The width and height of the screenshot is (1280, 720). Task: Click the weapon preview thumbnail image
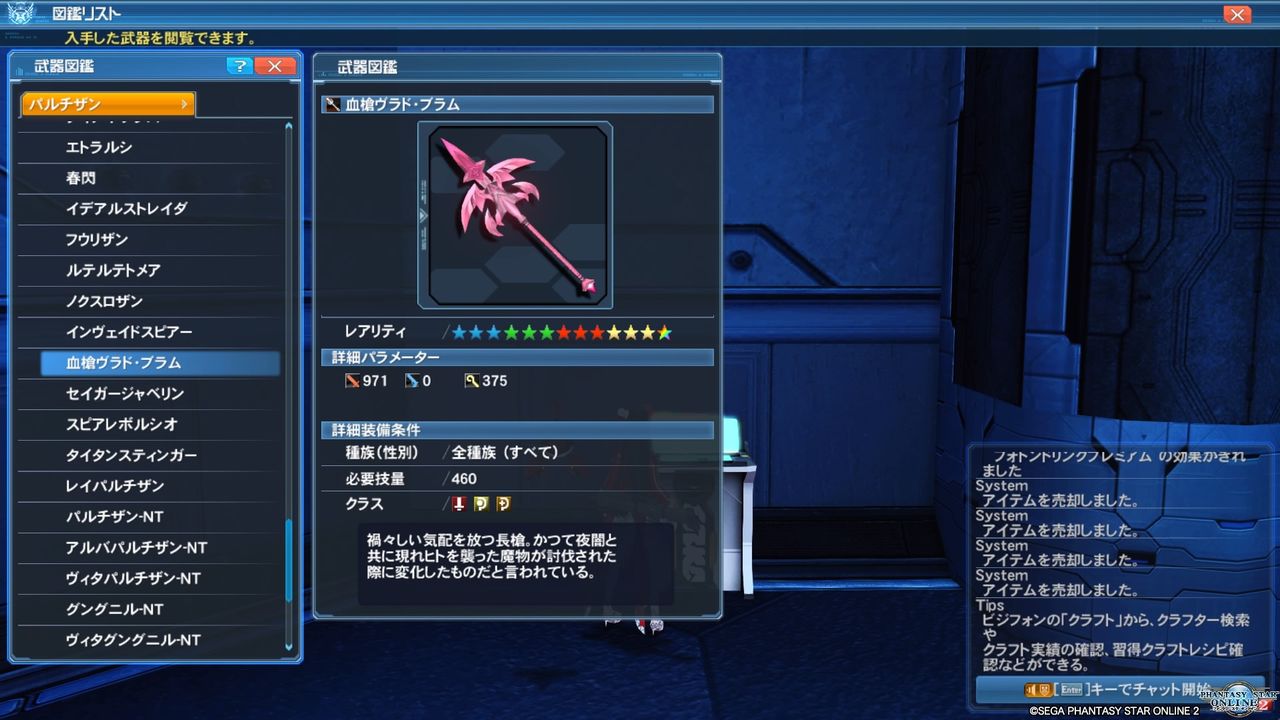click(515, 214)
